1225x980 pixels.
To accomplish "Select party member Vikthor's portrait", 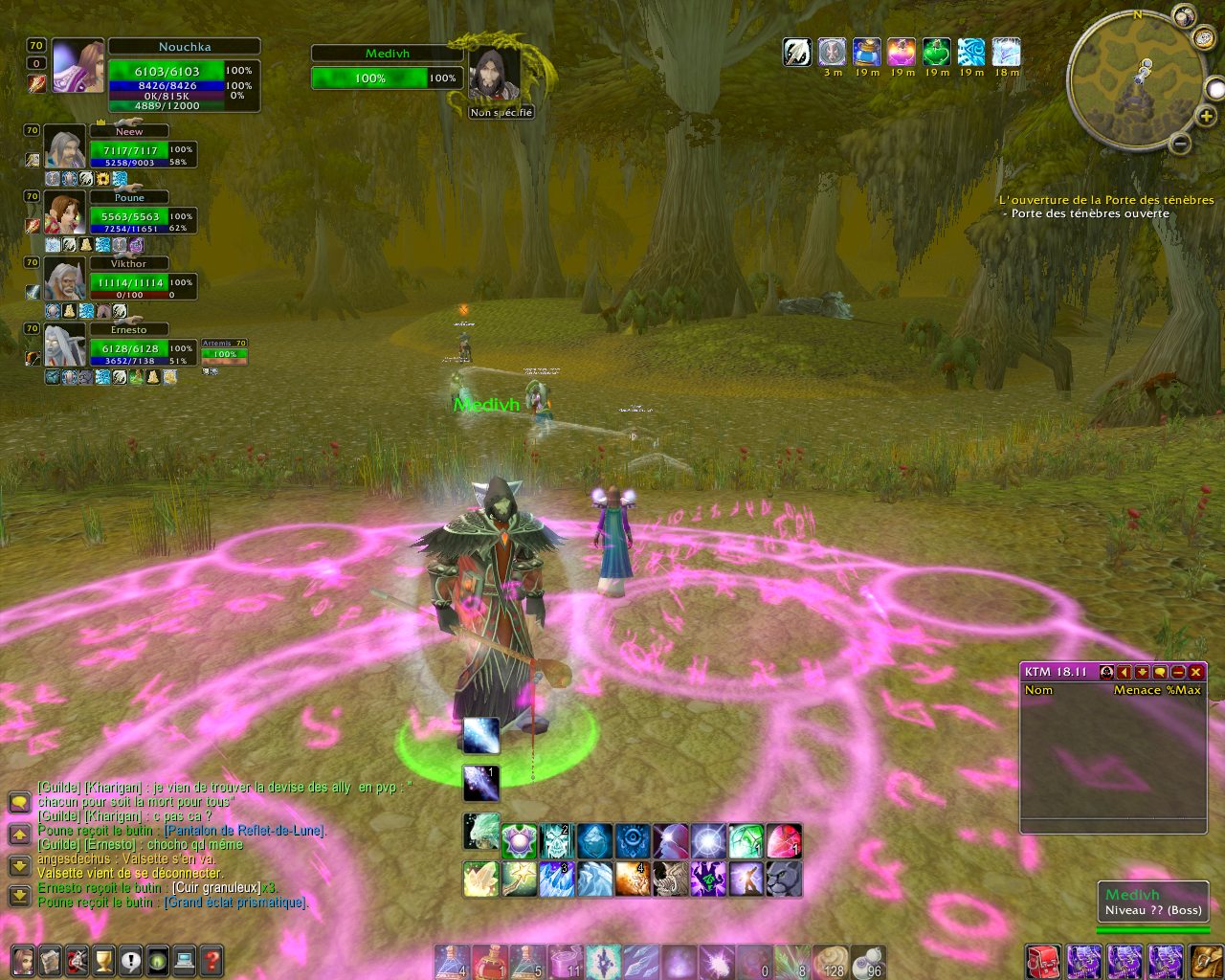I will [64, 281].
